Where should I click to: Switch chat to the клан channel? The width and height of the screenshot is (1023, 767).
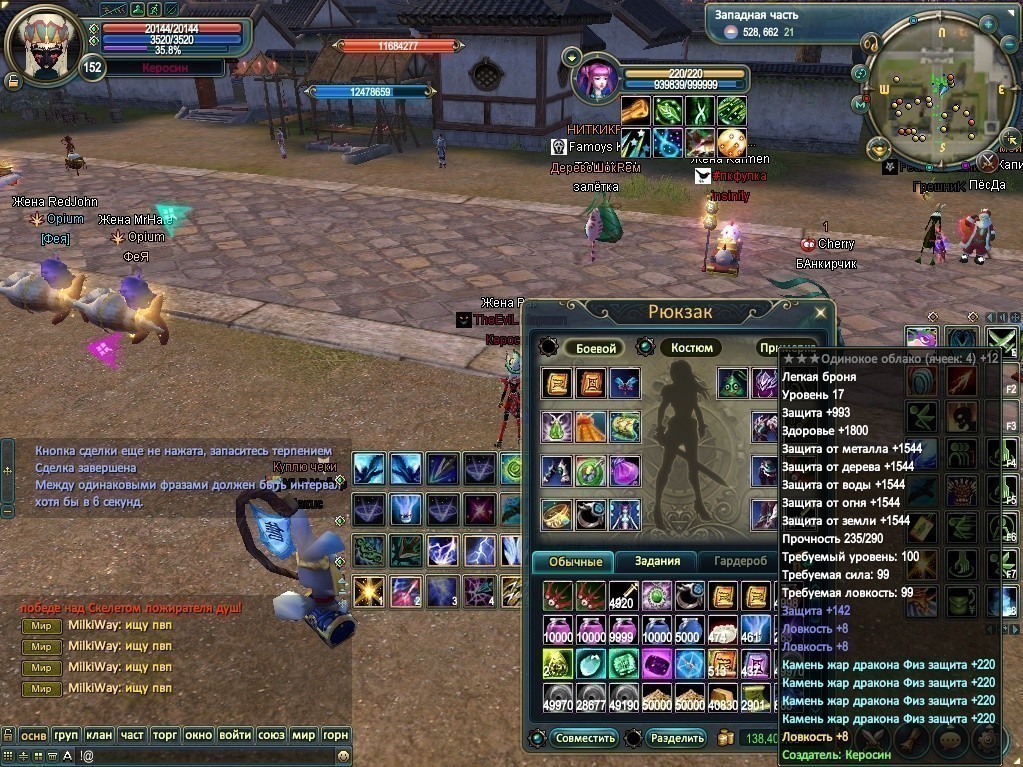(x=99, y=735)
